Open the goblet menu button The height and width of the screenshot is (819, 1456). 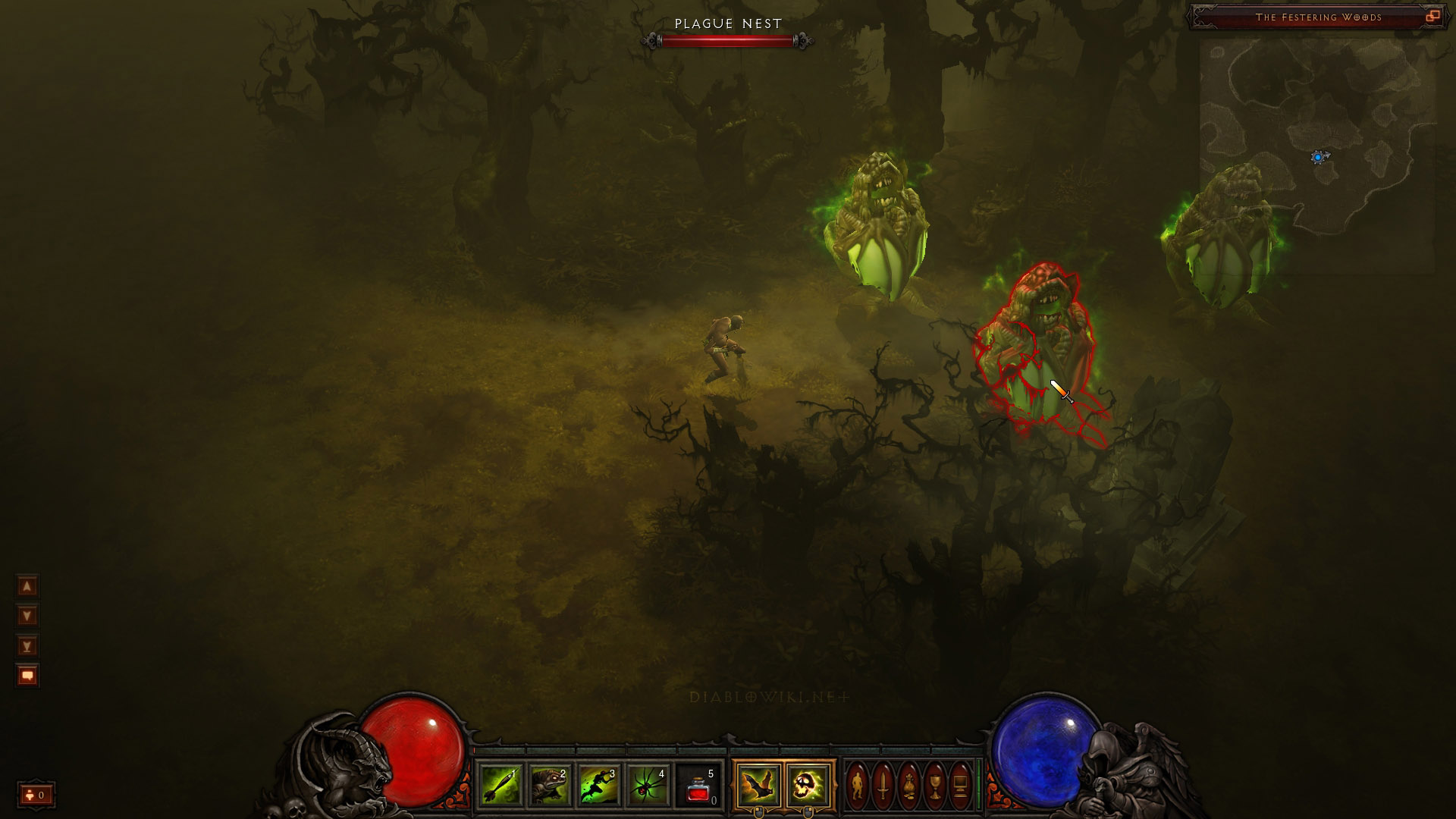pos(935,786)
